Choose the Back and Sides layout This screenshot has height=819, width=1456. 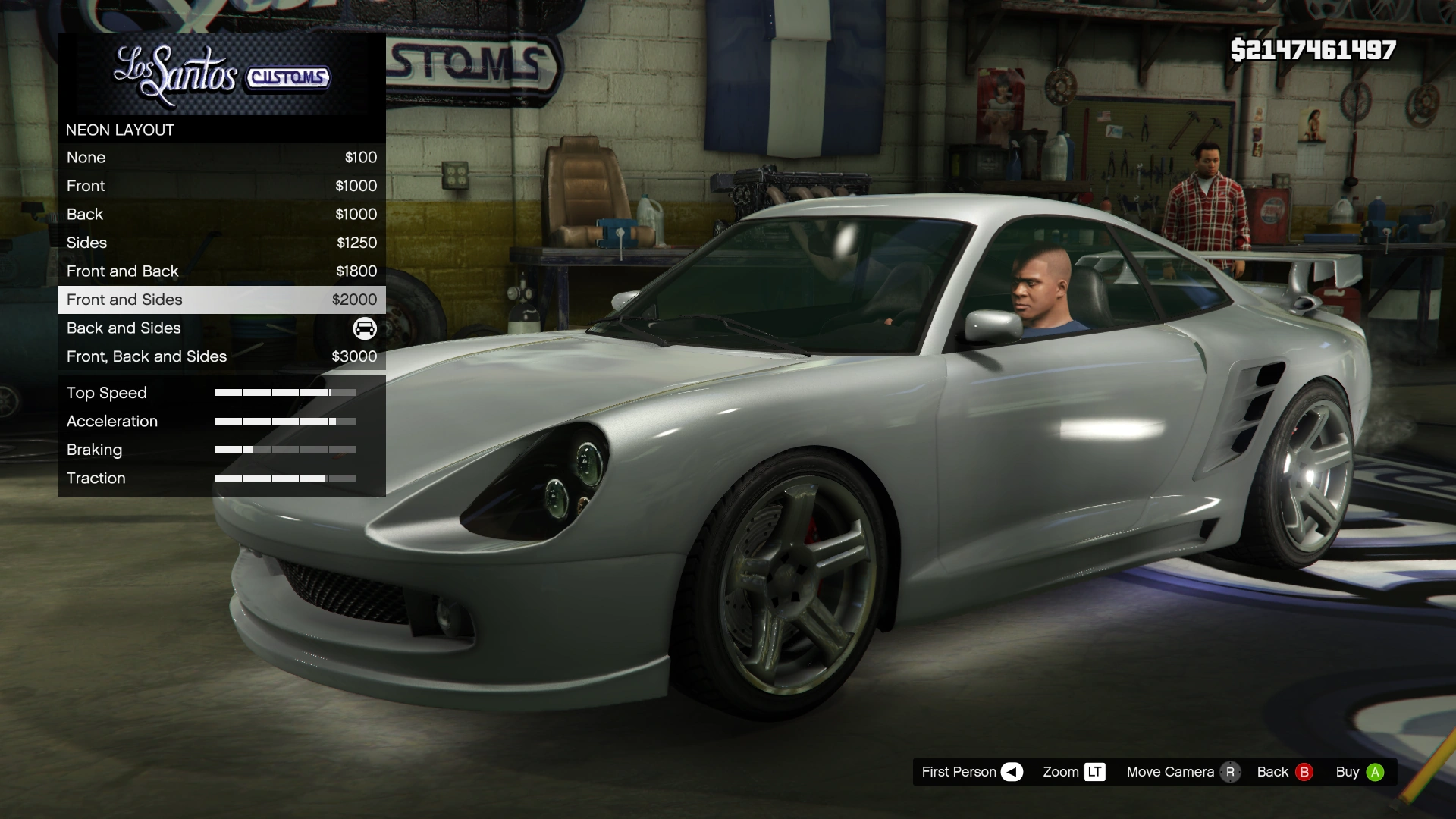pos(221,328)
